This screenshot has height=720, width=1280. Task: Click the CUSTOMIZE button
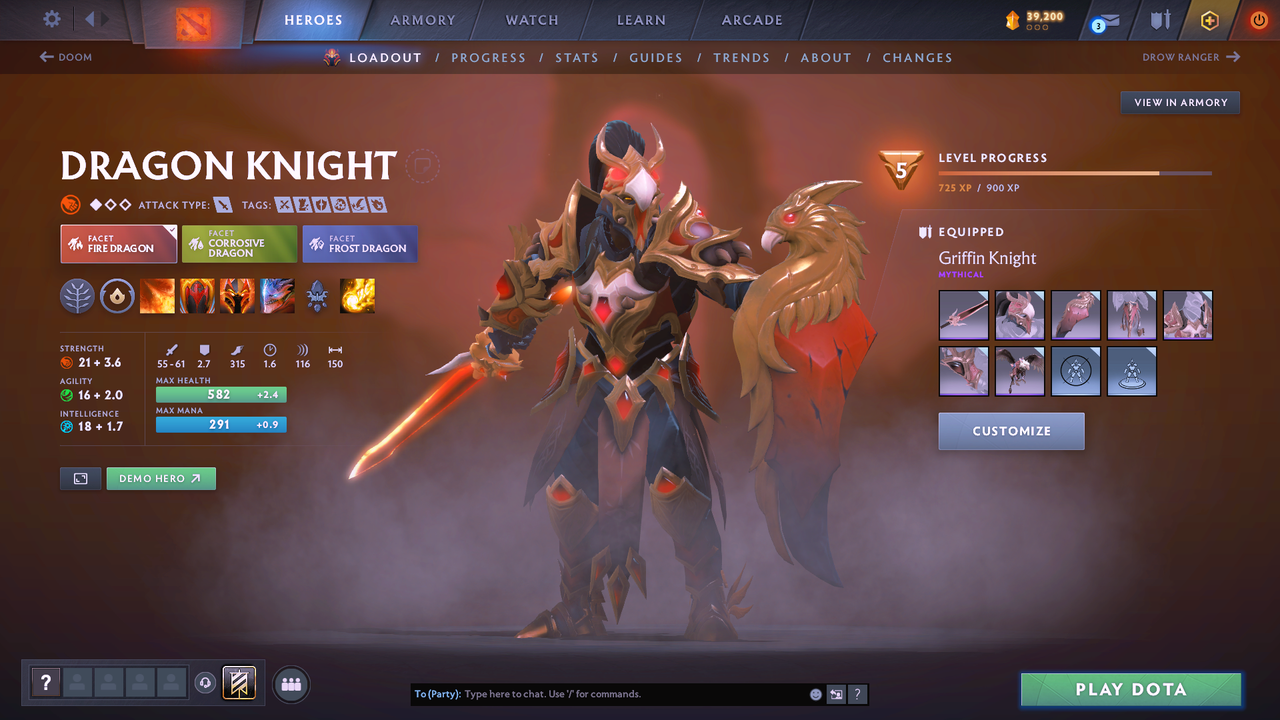point(1011,431)
